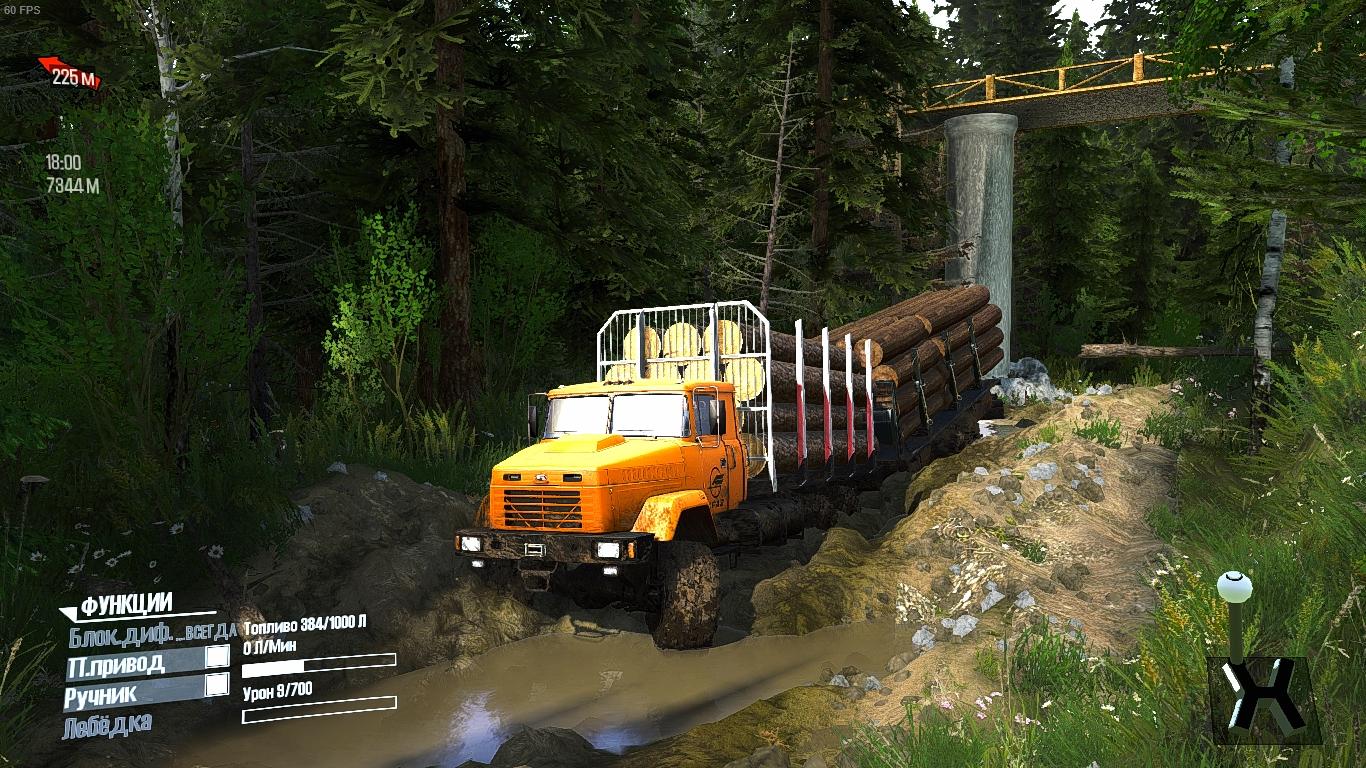Viewport: 1366px width, 768px height.
Task: Click the gearbox shifter knob
Action: click(x=1235, y=584)
